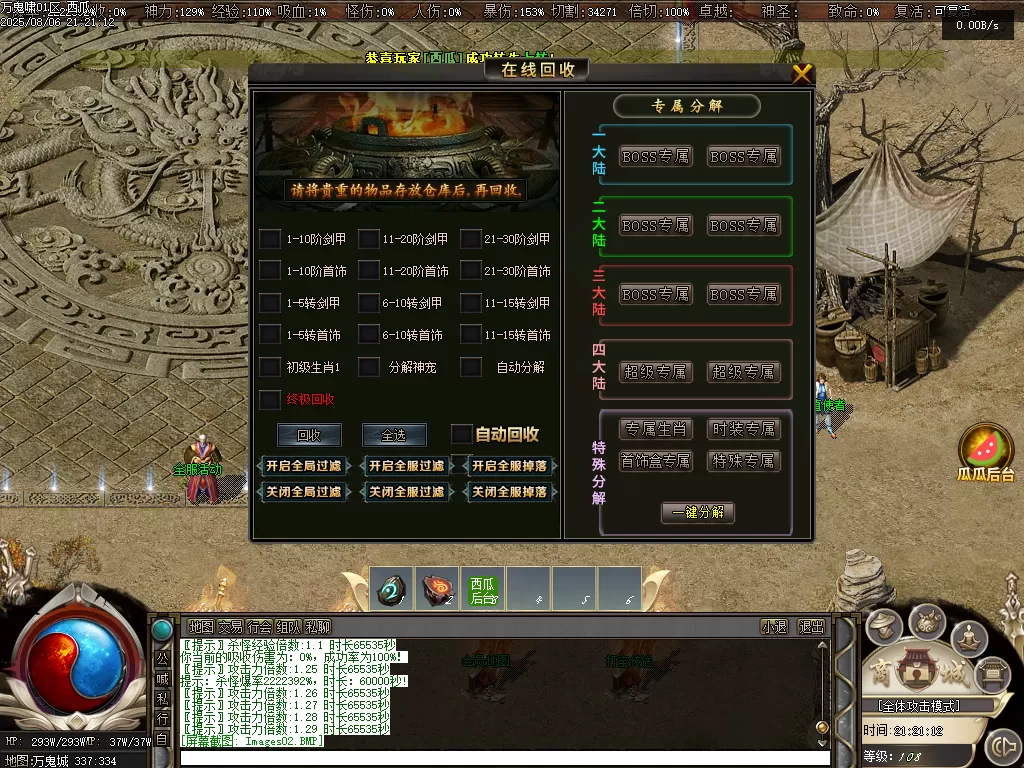Toggle the 终极回收 checkbox
The image size is (1024, 768).
click(270, 400)
